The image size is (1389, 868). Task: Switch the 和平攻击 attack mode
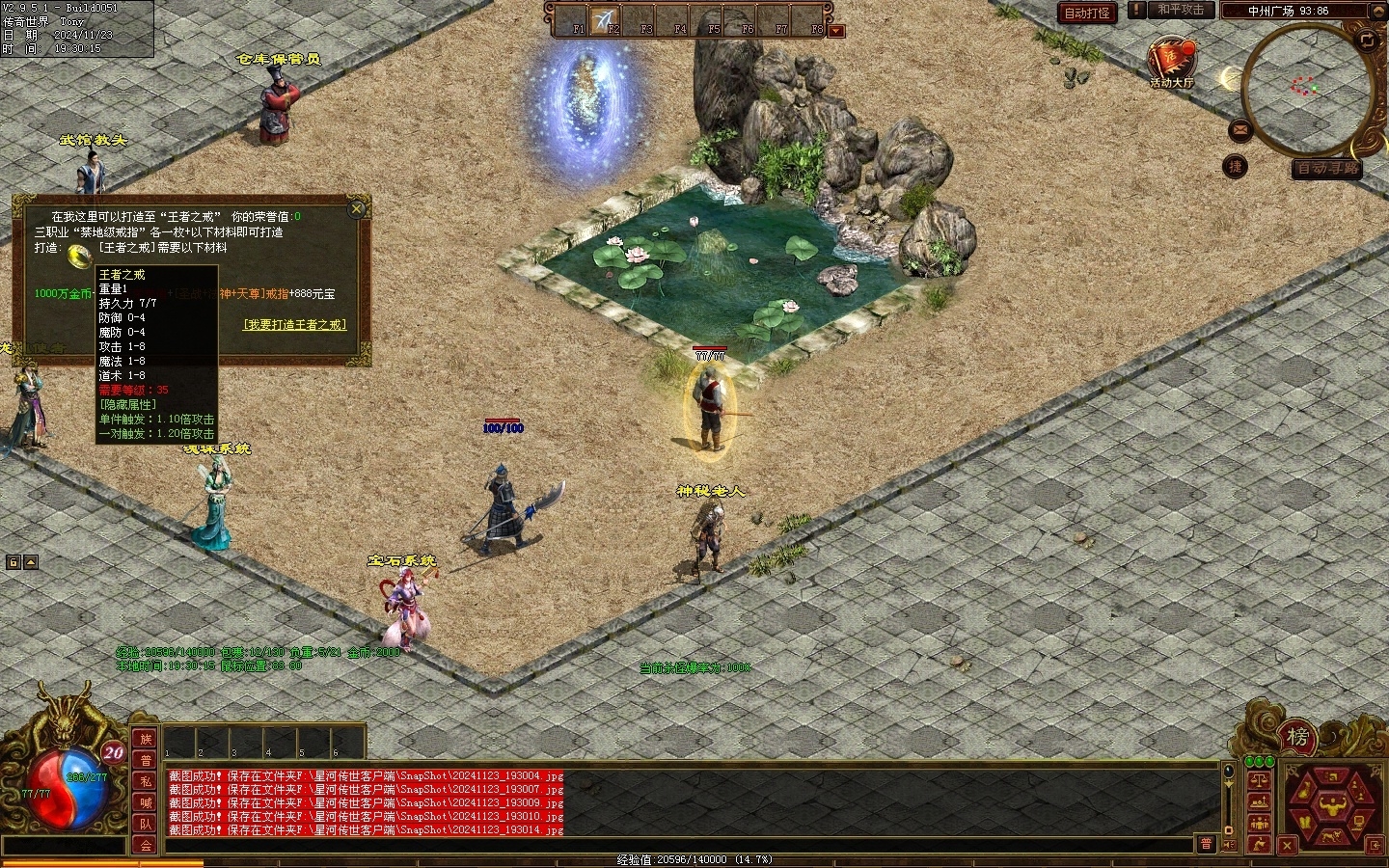[x=1181, y=10]
